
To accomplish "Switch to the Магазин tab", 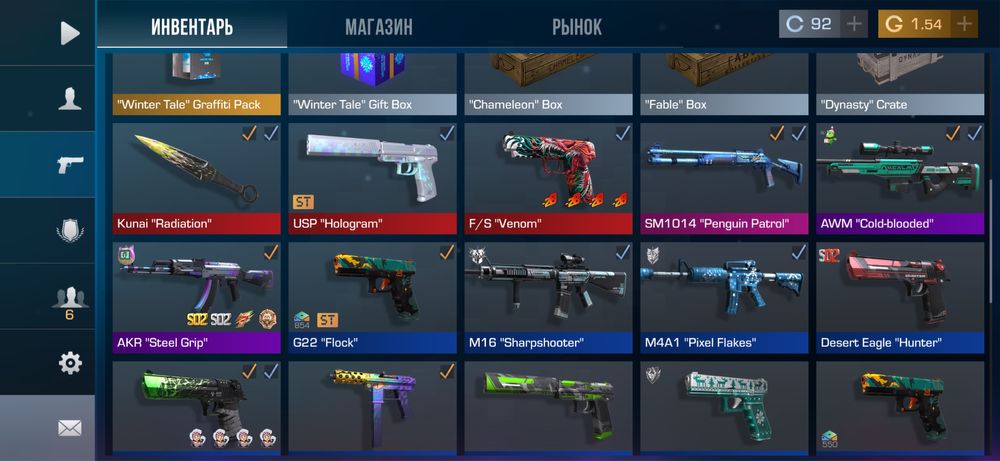I will point(378,27).
